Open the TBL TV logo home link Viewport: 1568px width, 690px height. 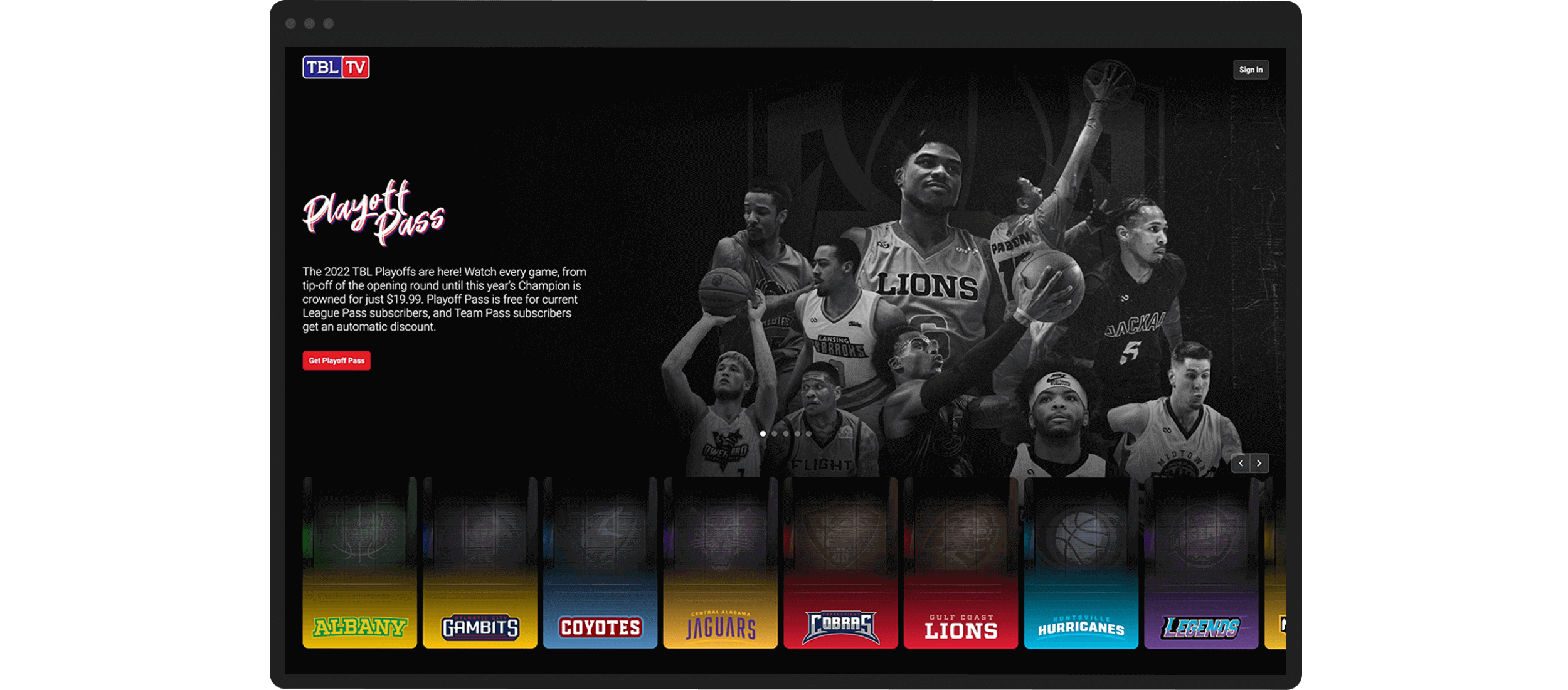coord(336,67)
